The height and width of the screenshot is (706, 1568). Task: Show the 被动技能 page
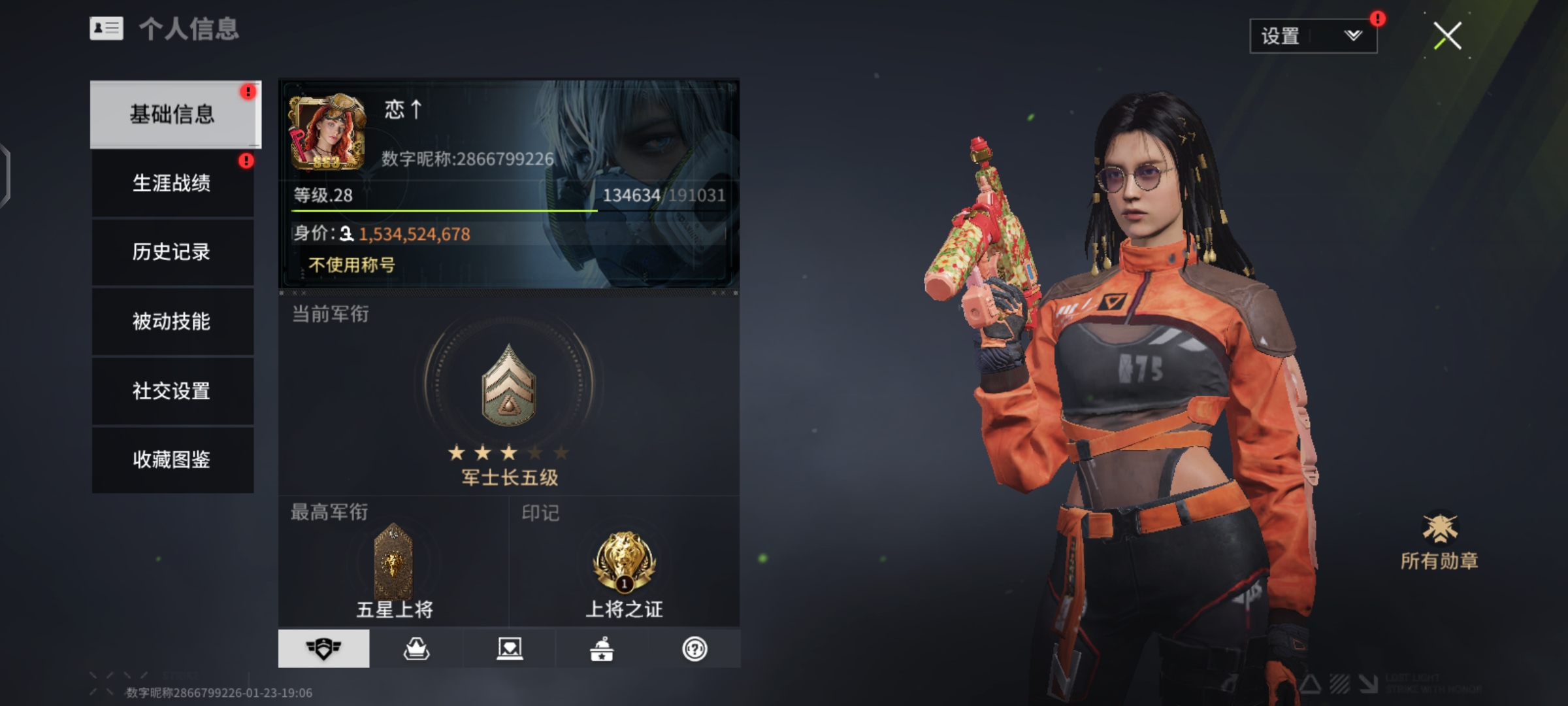coord(172,321)
